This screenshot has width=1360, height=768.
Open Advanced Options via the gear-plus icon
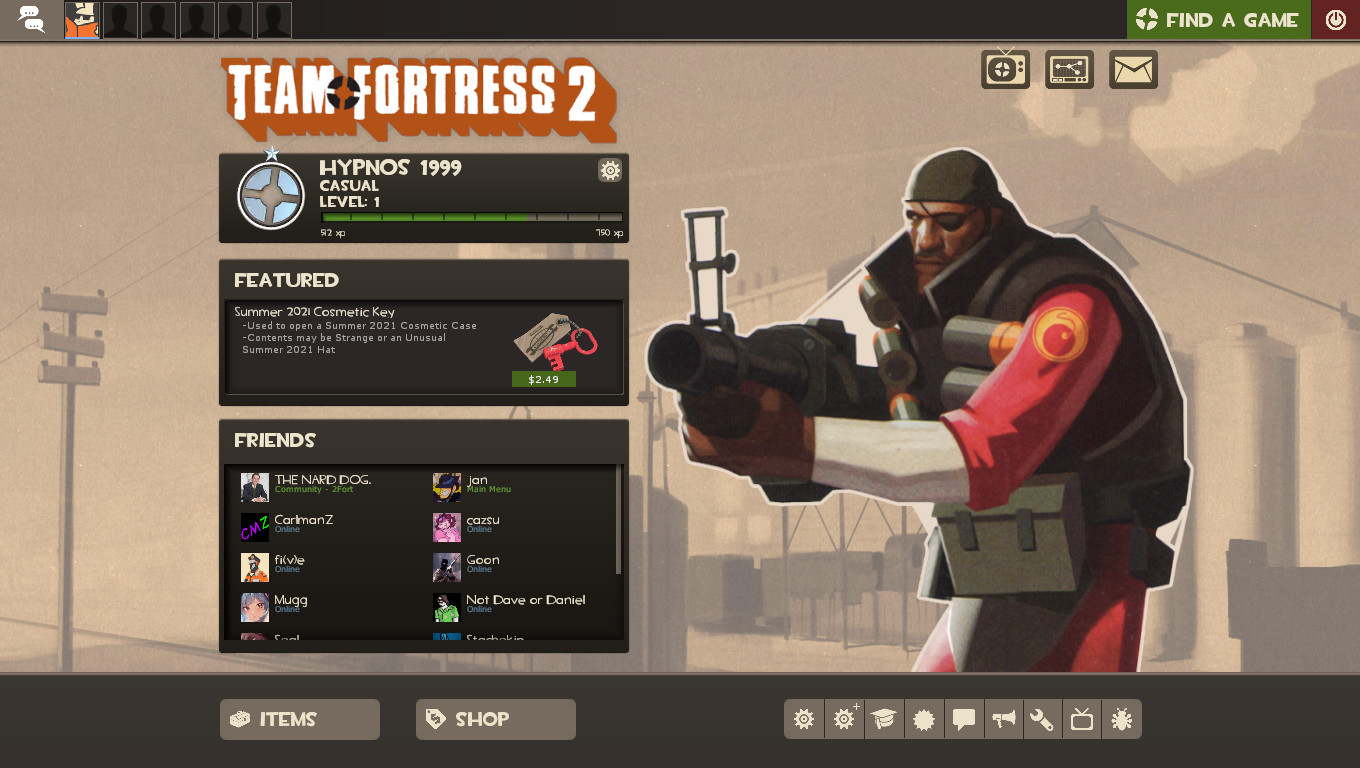[844, 719]
